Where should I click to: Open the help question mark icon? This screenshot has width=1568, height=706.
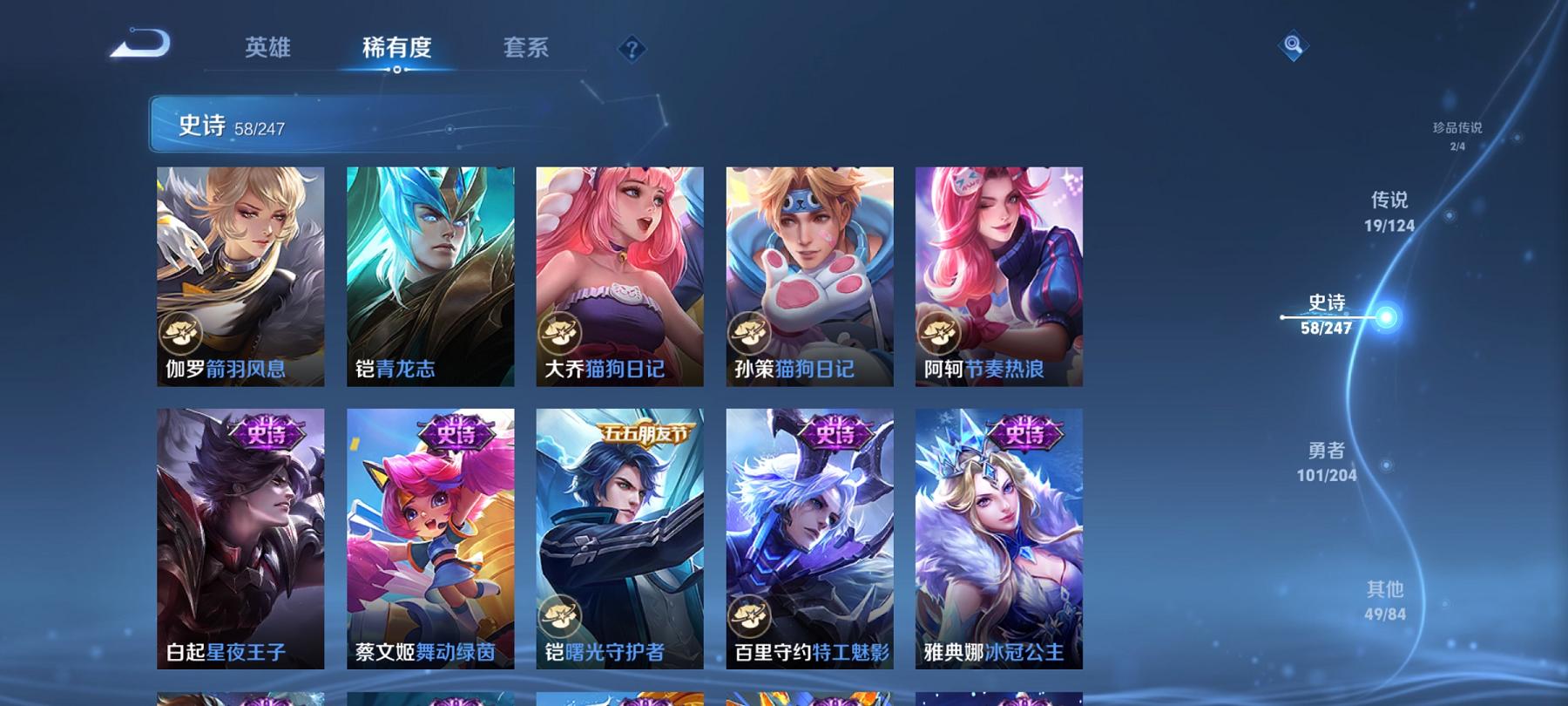coord(632,50)
